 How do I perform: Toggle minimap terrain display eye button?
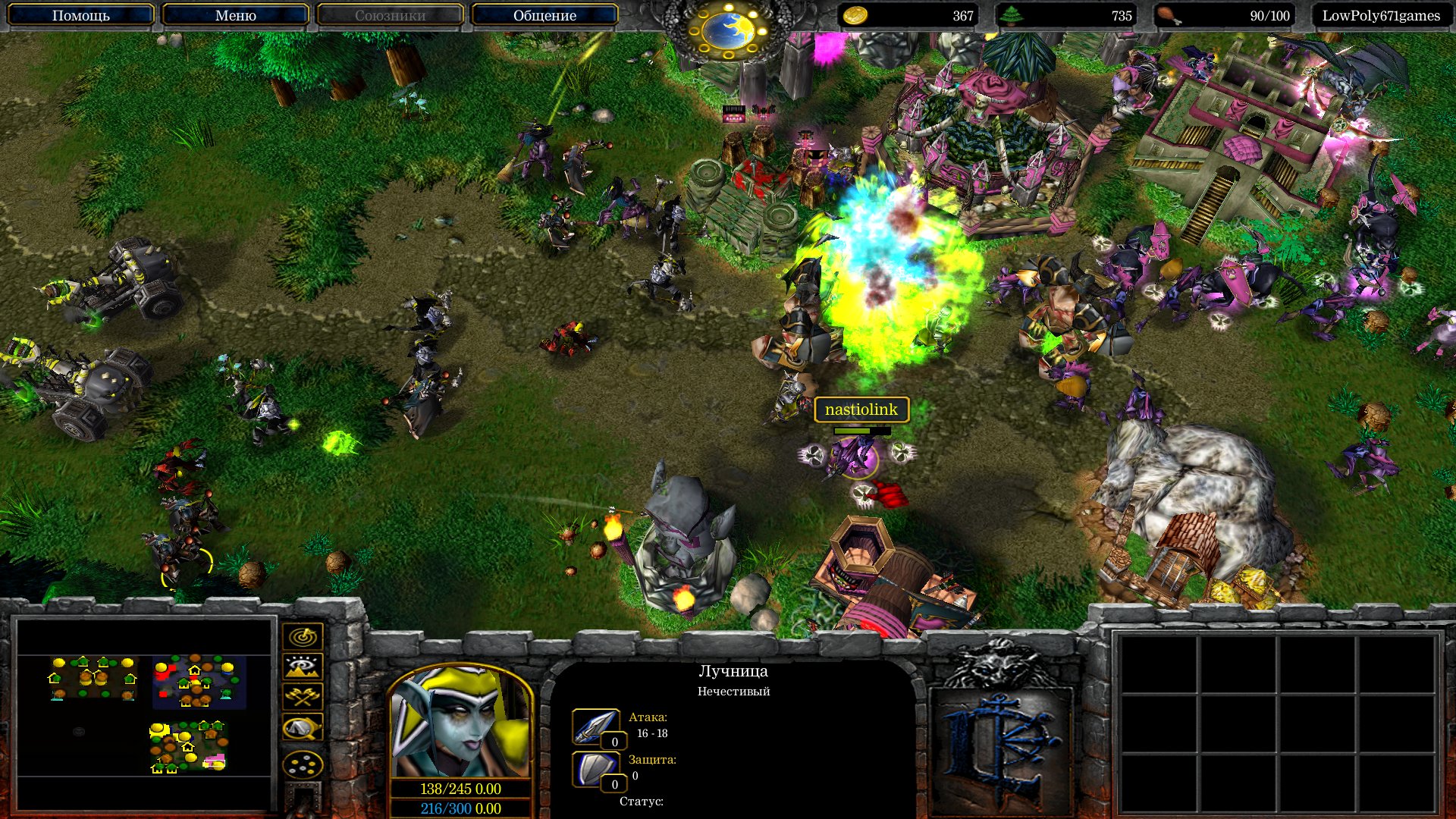[303, 667]
